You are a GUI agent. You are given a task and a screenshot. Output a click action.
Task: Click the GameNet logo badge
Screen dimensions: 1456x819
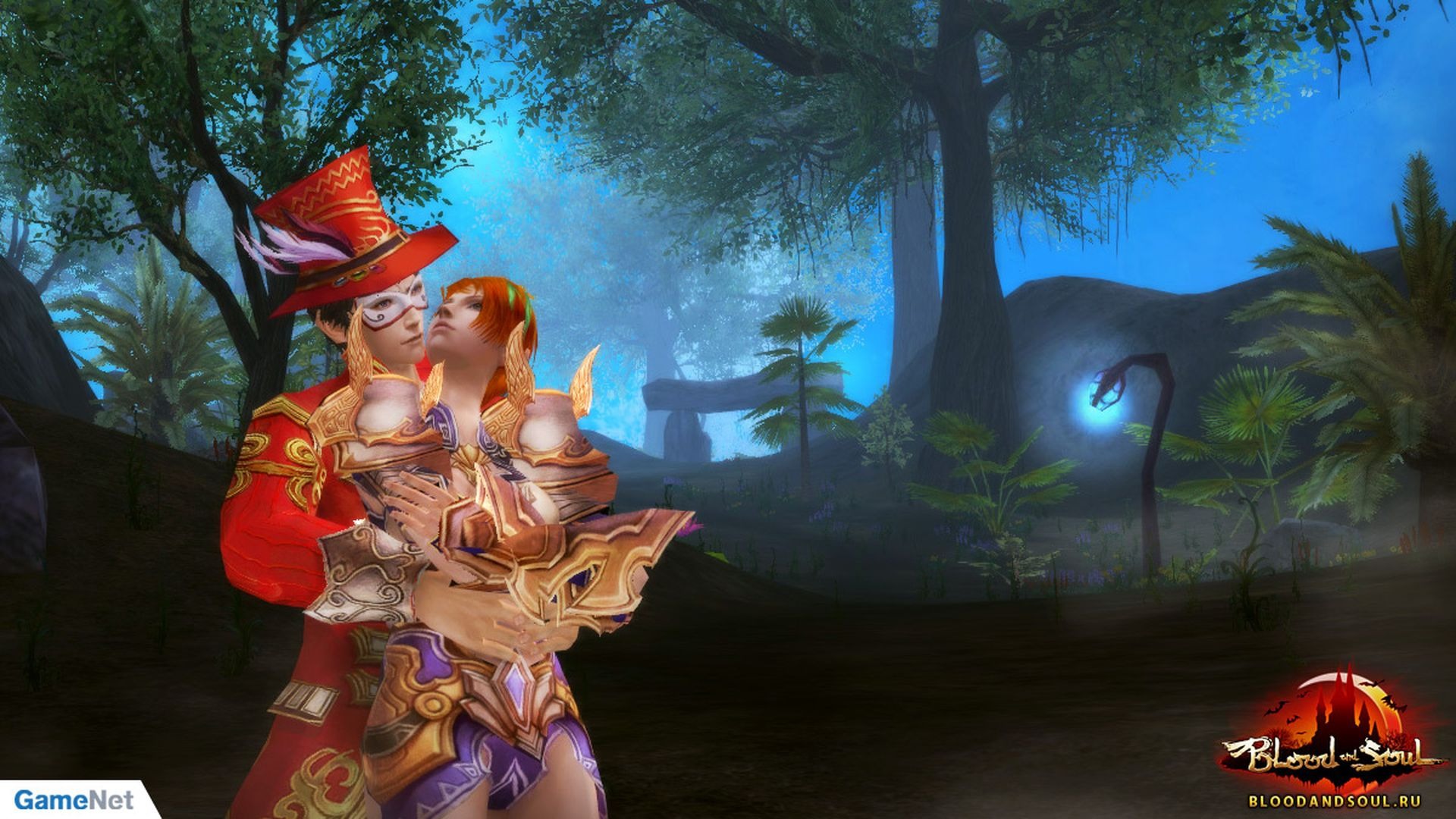[73, 799]
